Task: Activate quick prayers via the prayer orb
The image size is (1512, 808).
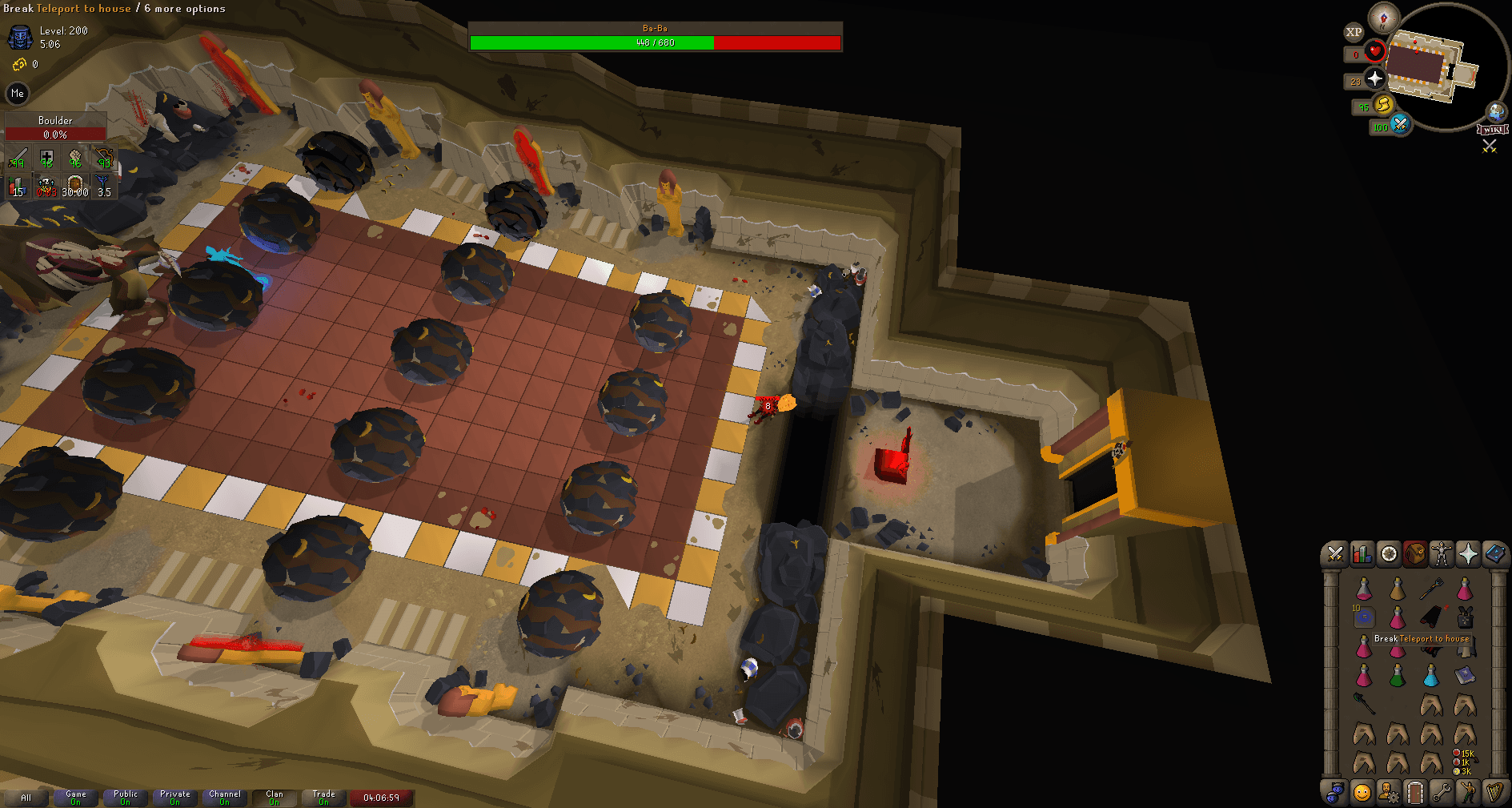Action: (1374, 79)
